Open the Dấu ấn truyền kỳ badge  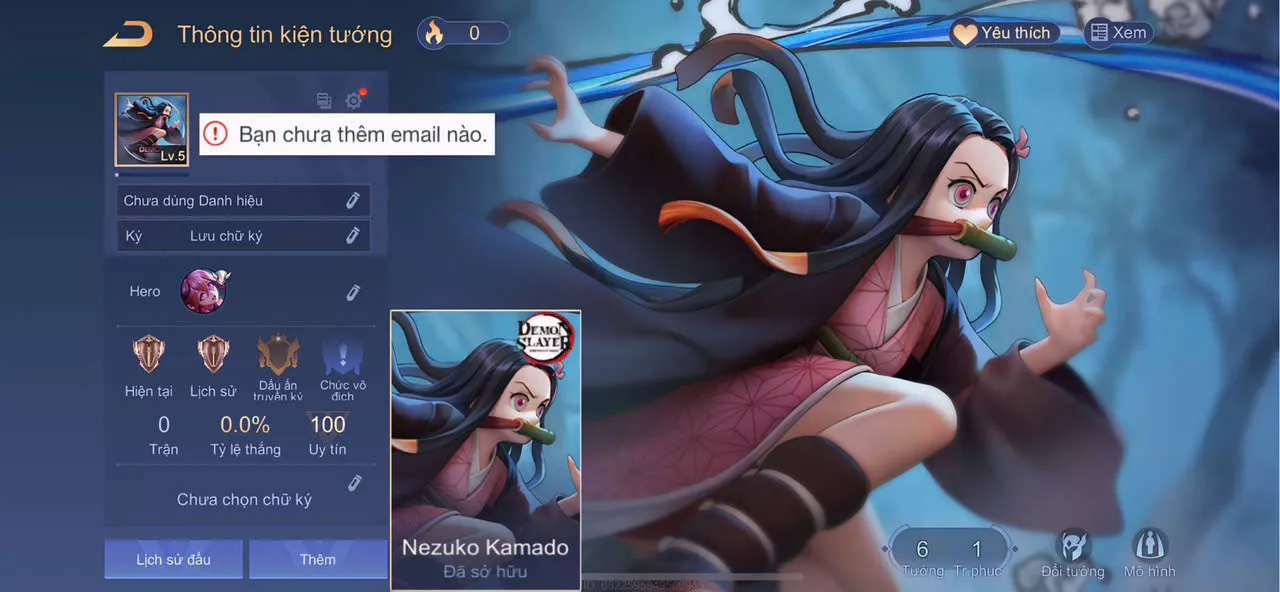278,357
